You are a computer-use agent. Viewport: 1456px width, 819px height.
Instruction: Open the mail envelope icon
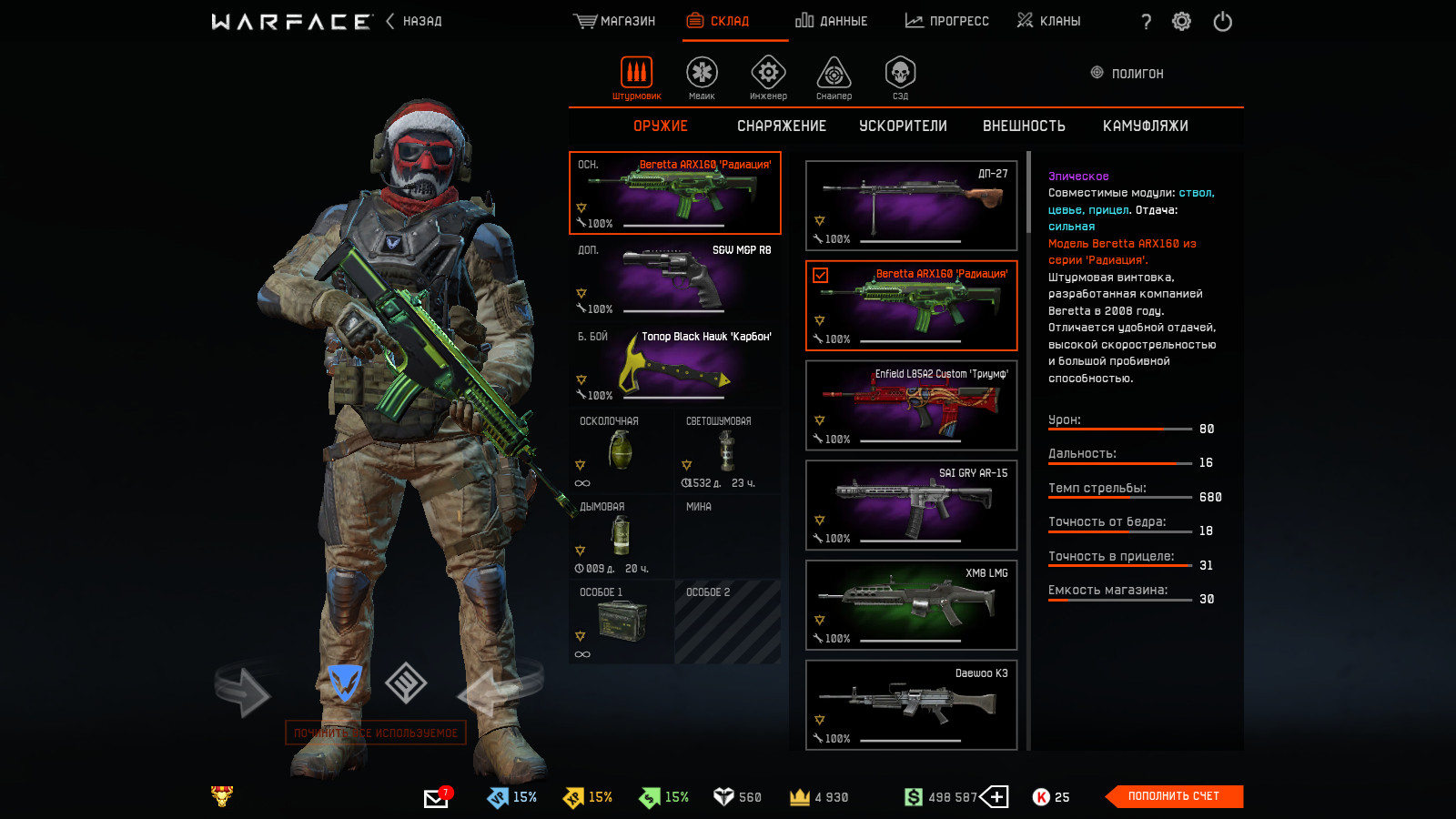click(x=436, y=798)
